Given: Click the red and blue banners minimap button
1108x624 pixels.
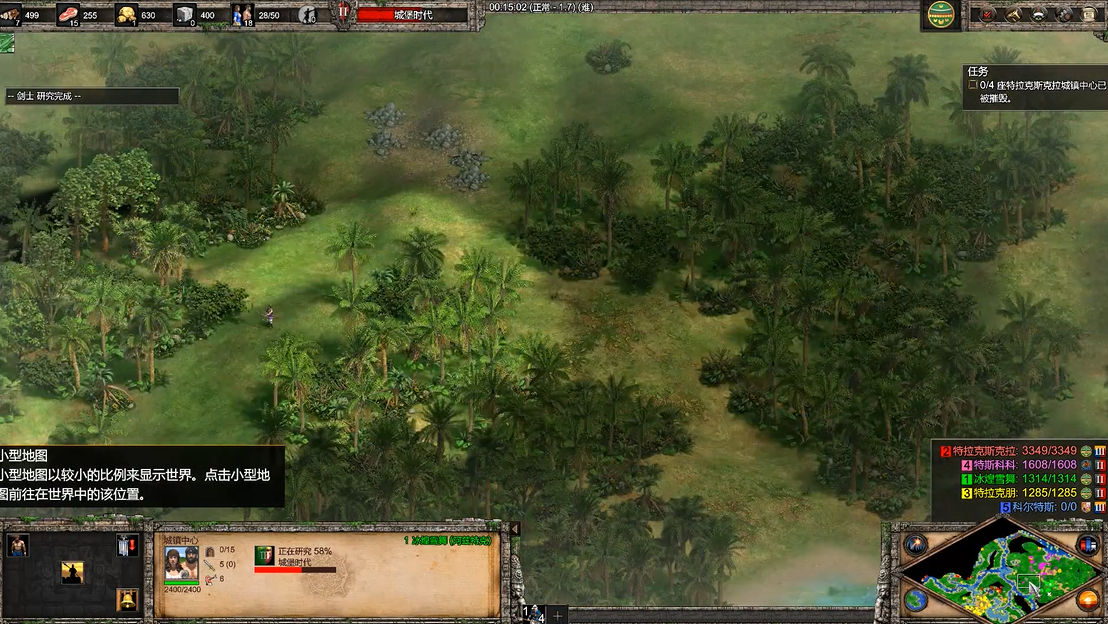Looking at the screenshot, I should pos(1087,545).
